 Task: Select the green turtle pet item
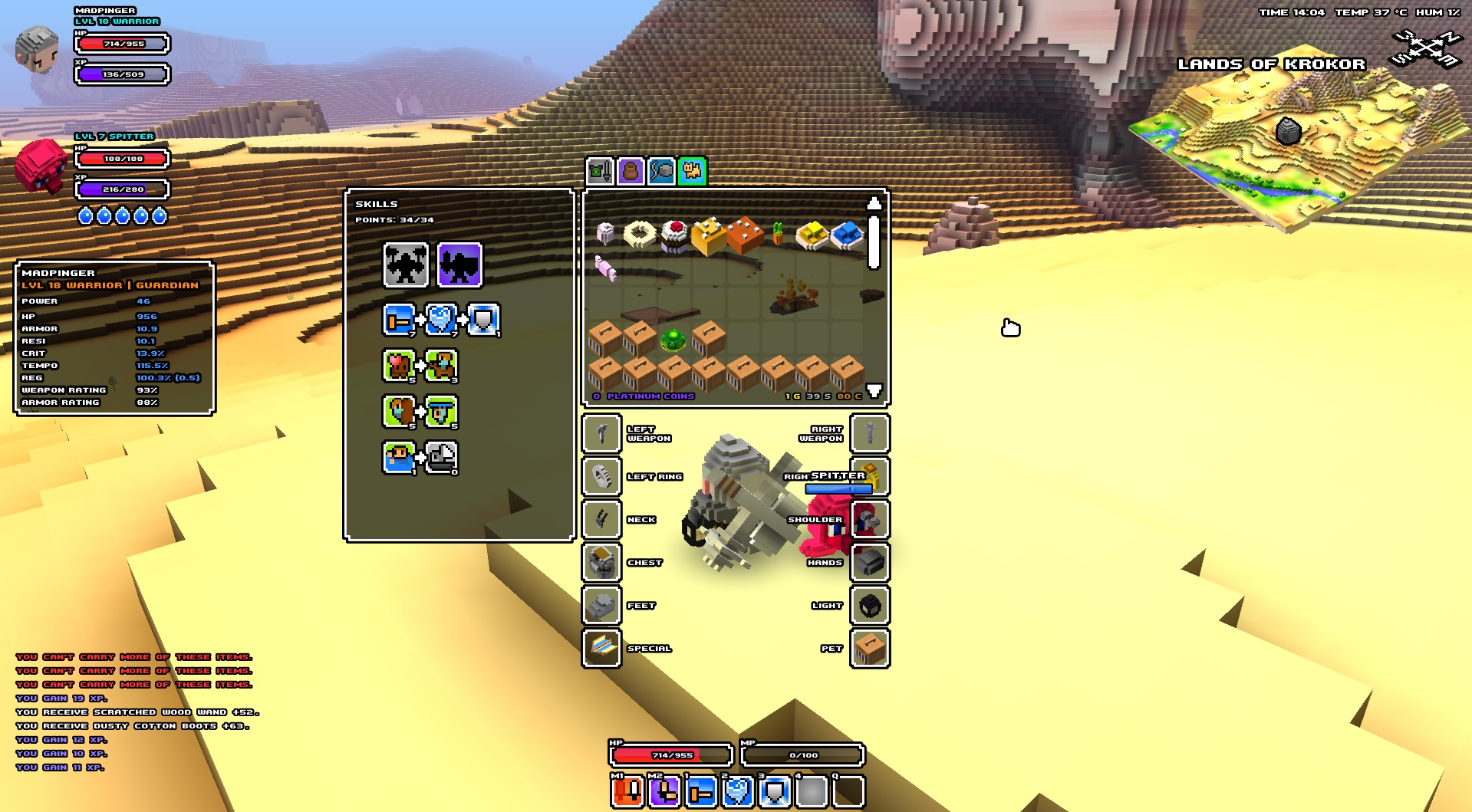[x=673, y=339]
